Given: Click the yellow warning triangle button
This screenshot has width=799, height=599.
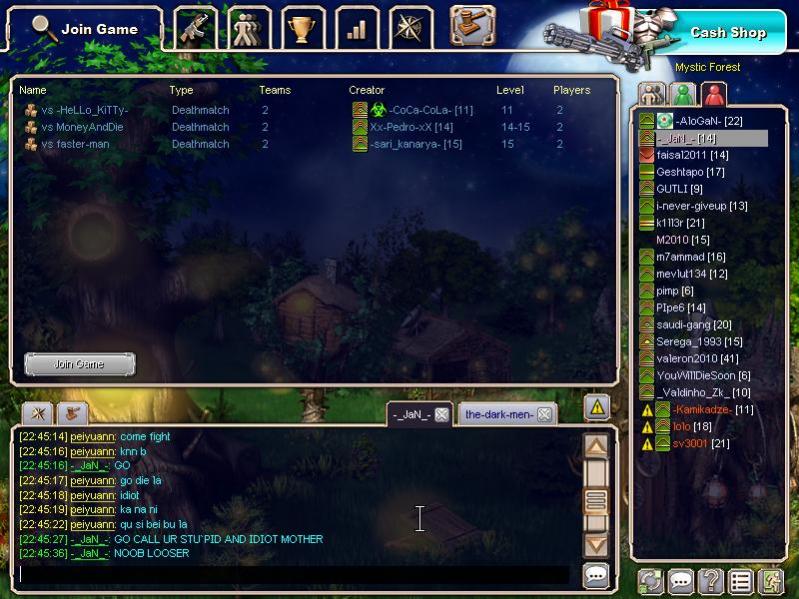Looking at the screenshot, I should (x=597, y=406).
